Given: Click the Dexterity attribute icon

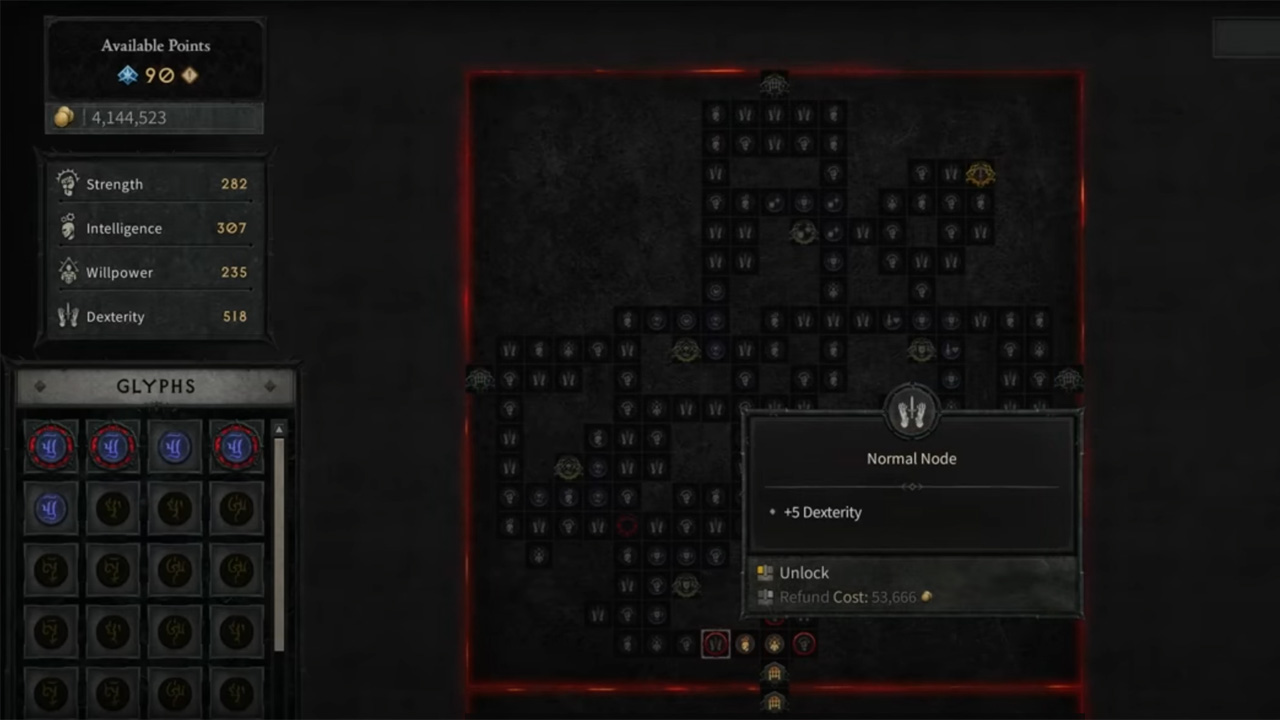Looking at the screenshot, I should click(x=67, y=316).
